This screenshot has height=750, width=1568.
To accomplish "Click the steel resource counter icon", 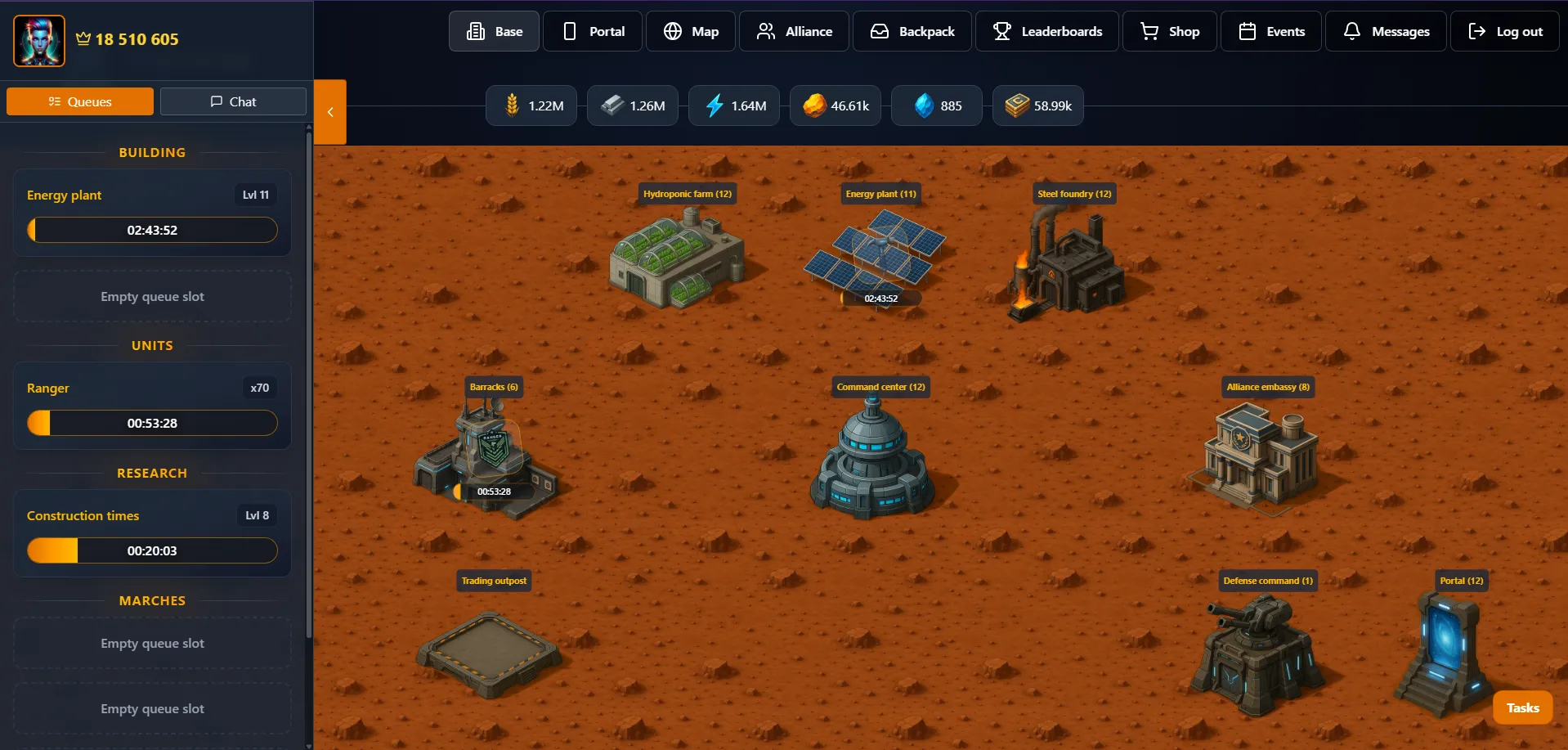I will pos(613,105).
